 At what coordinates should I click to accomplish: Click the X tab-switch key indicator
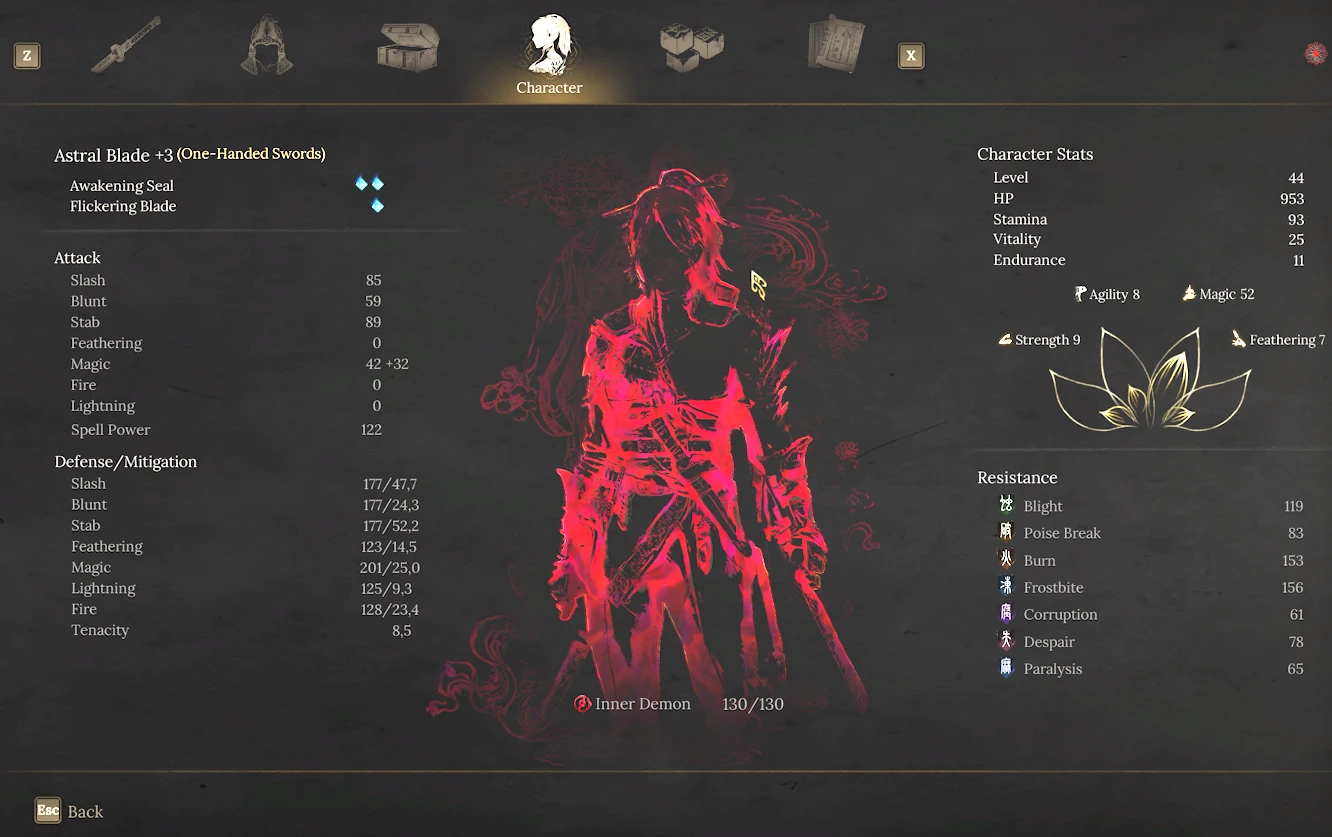[911, 56]
